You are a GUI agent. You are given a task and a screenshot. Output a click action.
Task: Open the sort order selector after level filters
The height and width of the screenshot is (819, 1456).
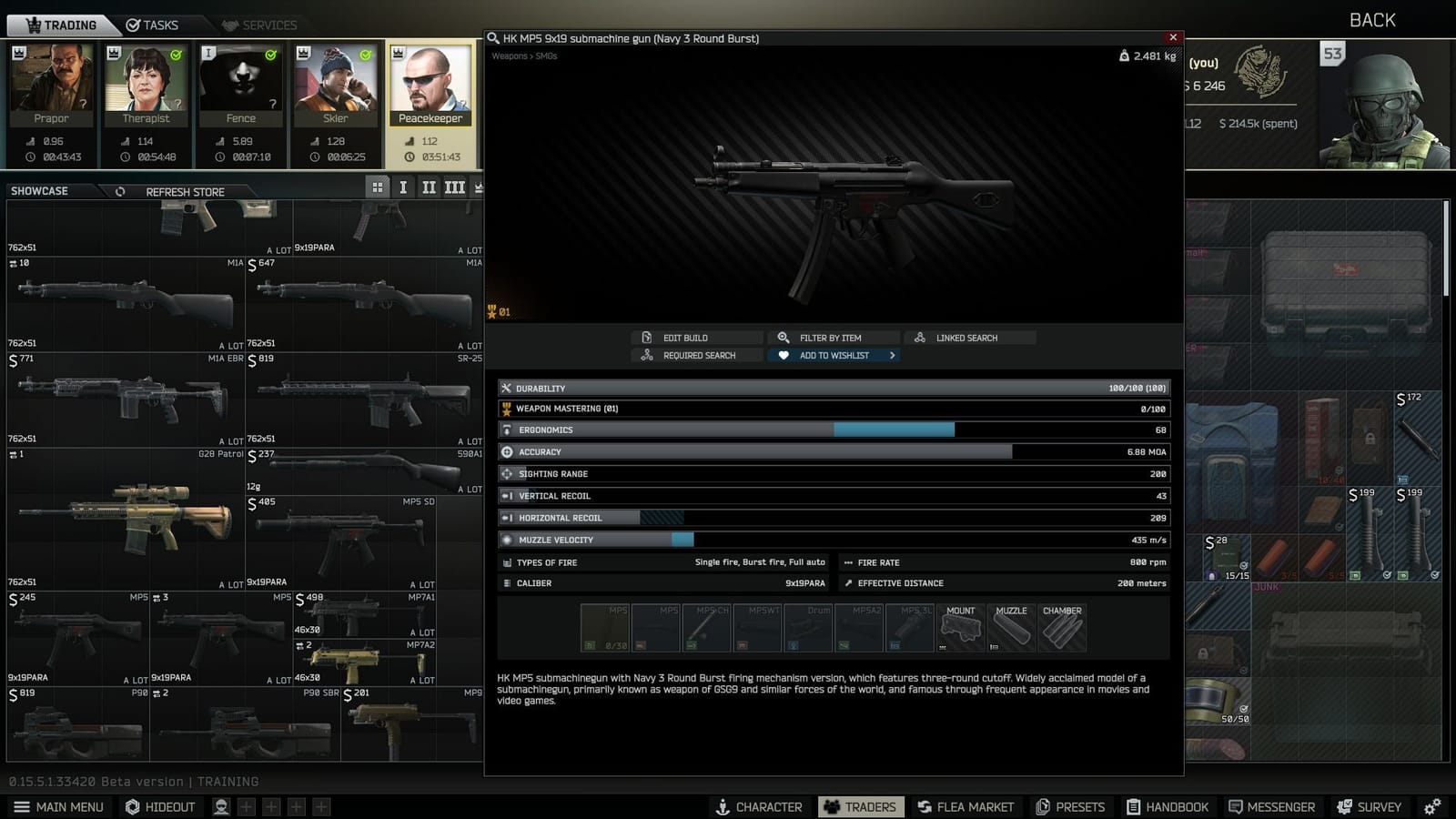point(480,186)
